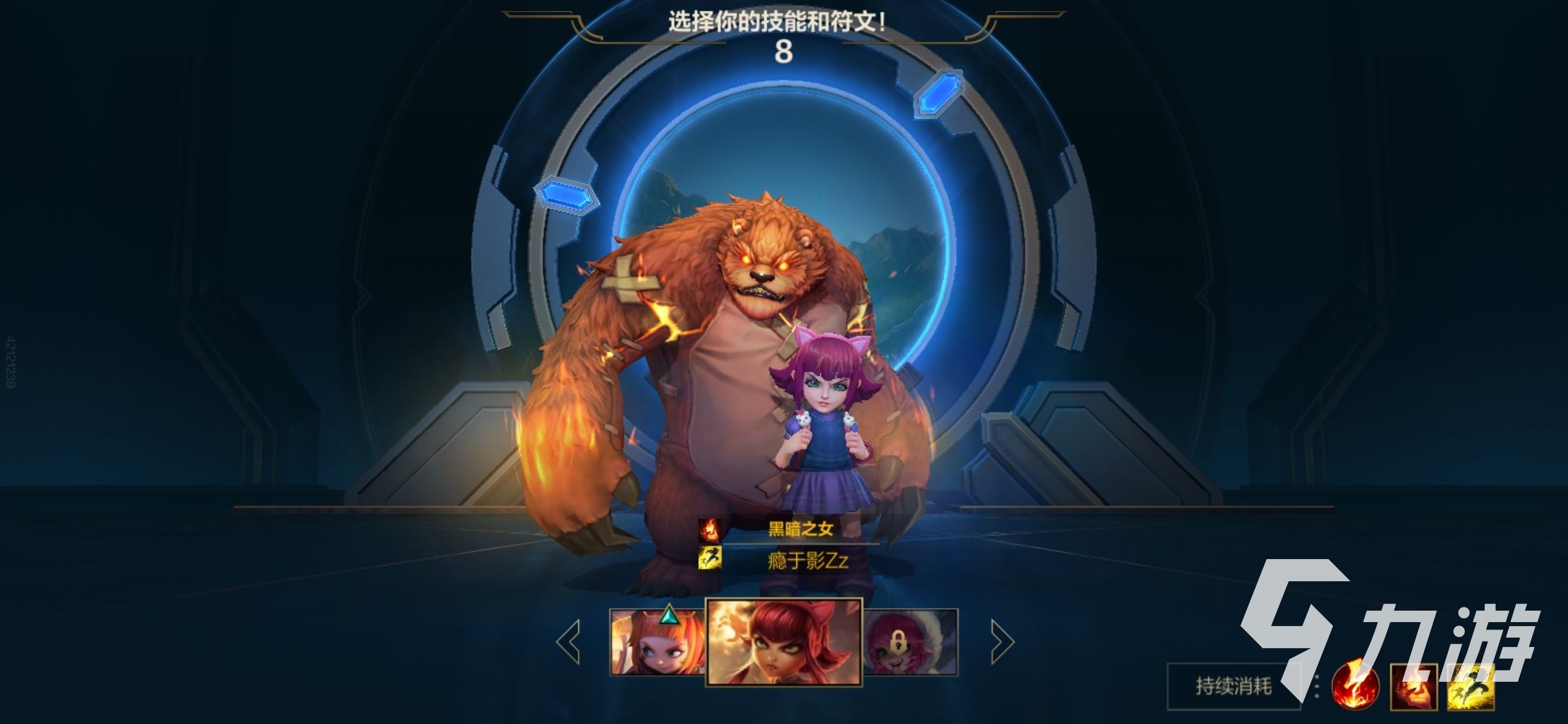Choose the locked pink-haired Annie skin
The image size is (1568, 724).
(911, 642)
